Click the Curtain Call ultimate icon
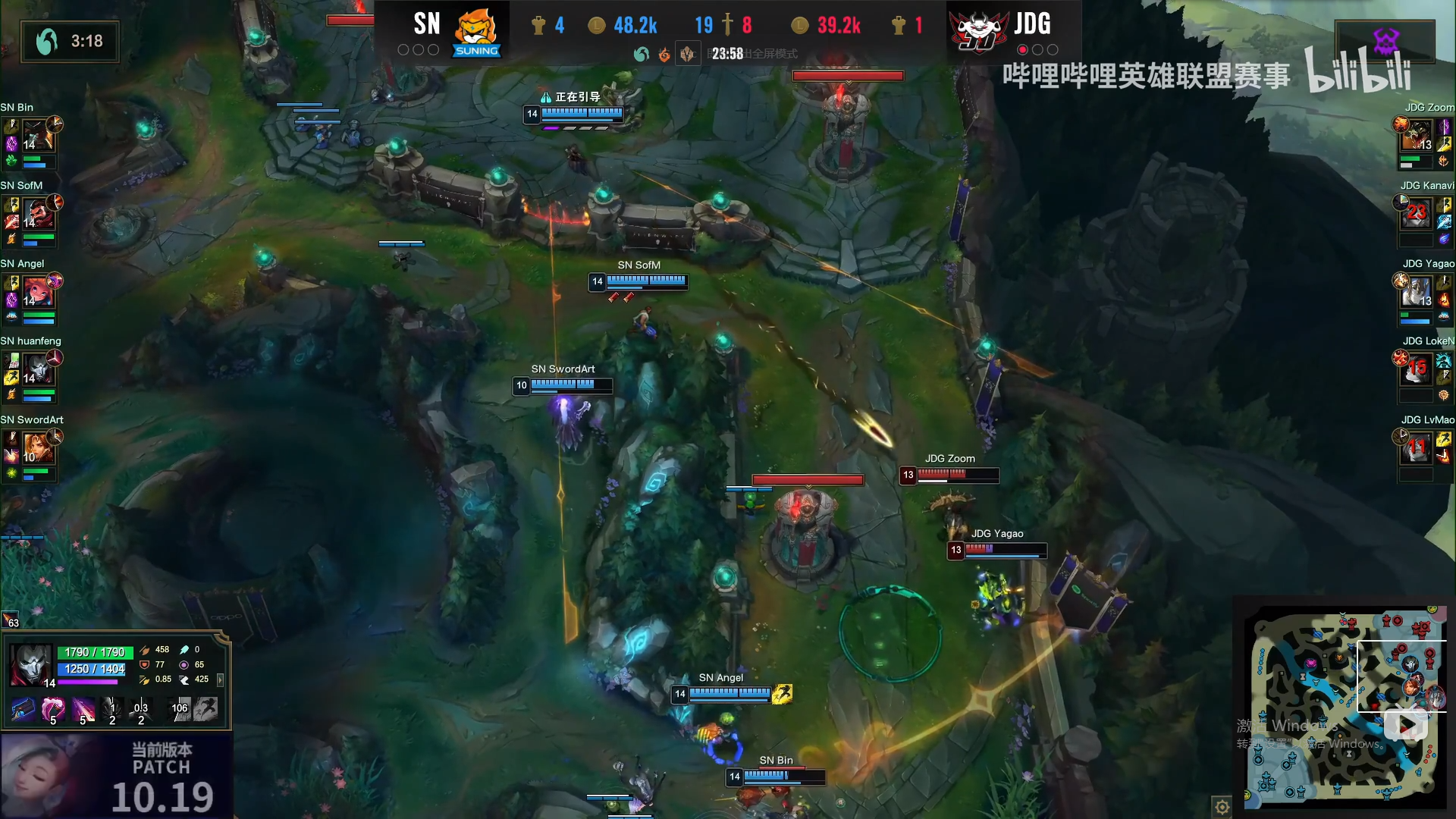The height and width of the screenshot is (819, 1456). pos(141,709)
